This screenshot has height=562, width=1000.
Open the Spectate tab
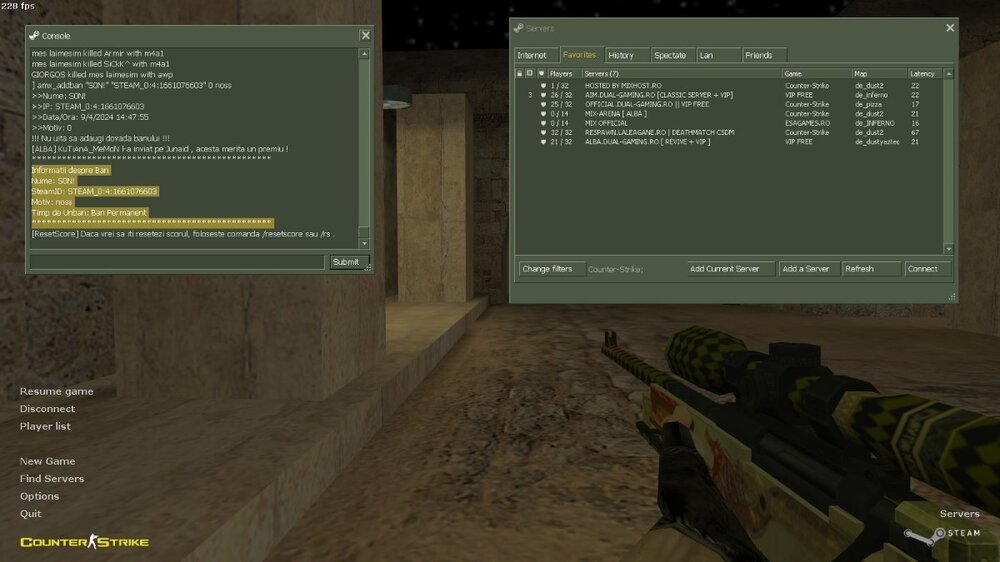(x=670, y=55)
